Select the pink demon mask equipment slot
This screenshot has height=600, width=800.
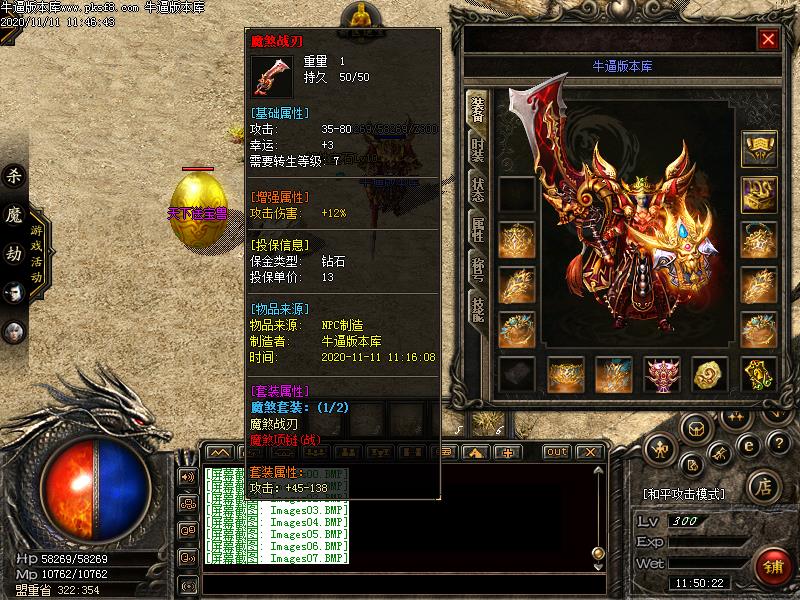[662, 375]
